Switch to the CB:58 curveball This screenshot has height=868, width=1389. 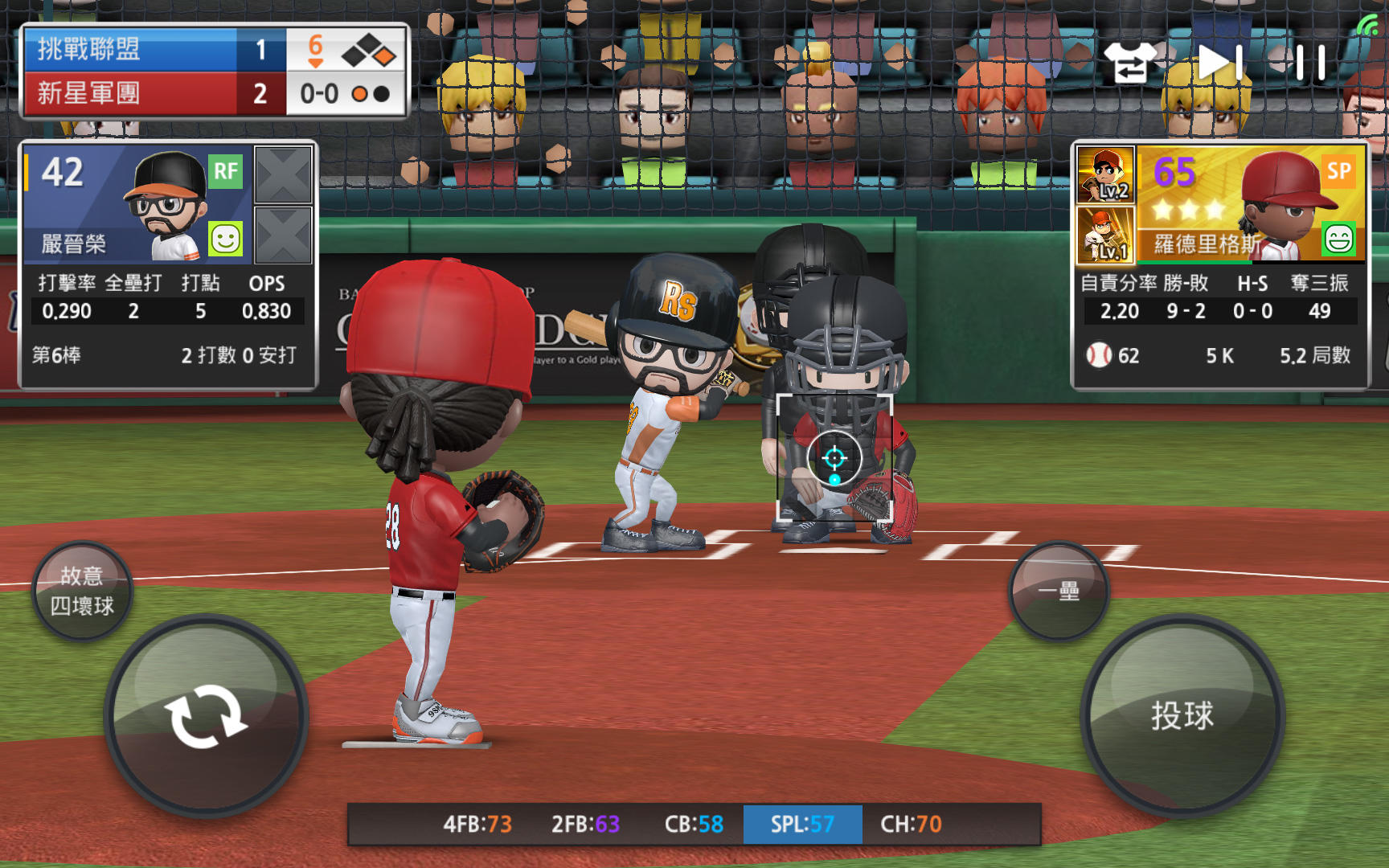694,824
